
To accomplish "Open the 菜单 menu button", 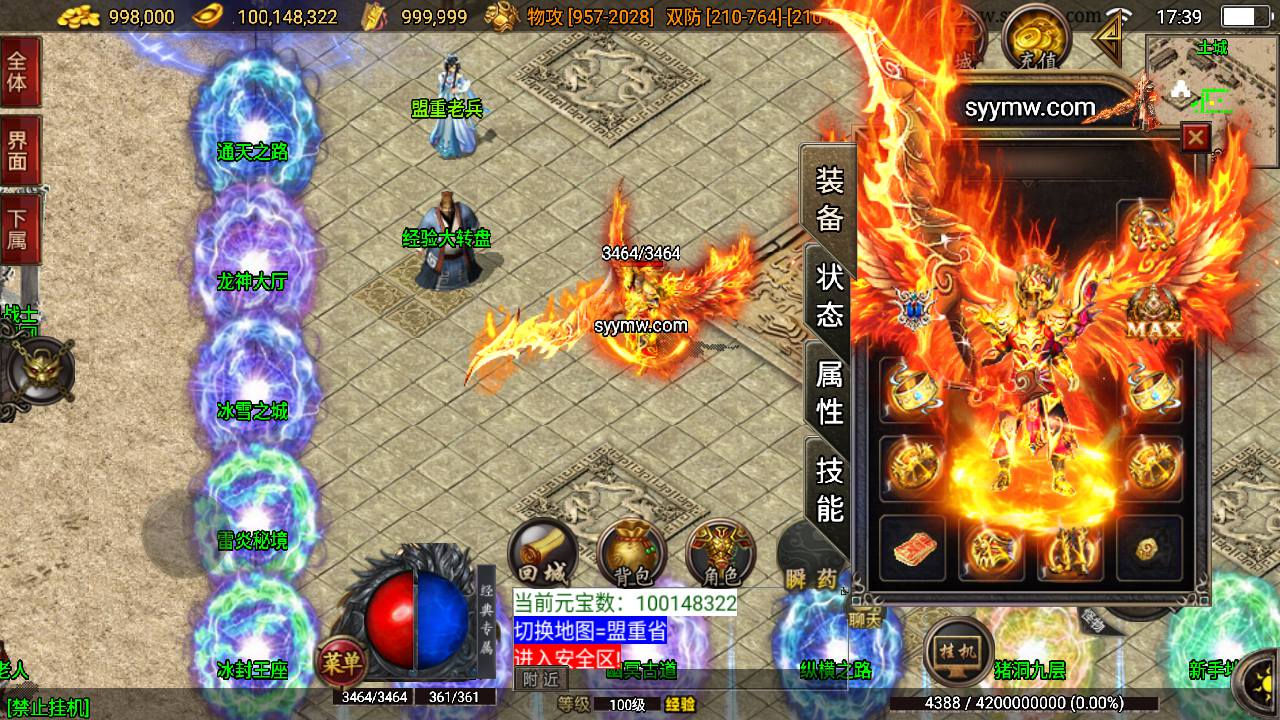I will pyautogui.click(x=341, y=661).
